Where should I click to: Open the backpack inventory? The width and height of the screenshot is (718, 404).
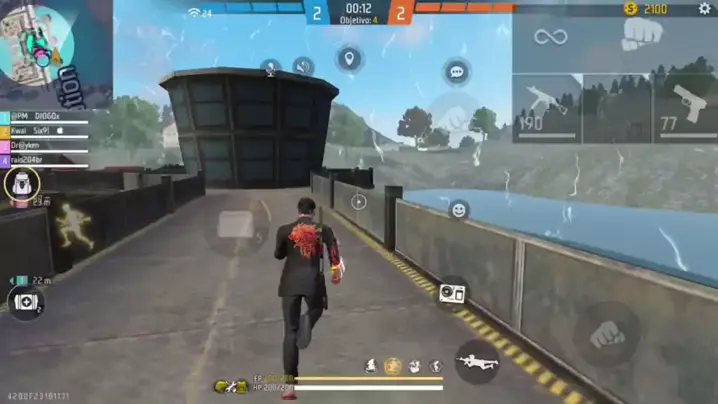(22, 183)
